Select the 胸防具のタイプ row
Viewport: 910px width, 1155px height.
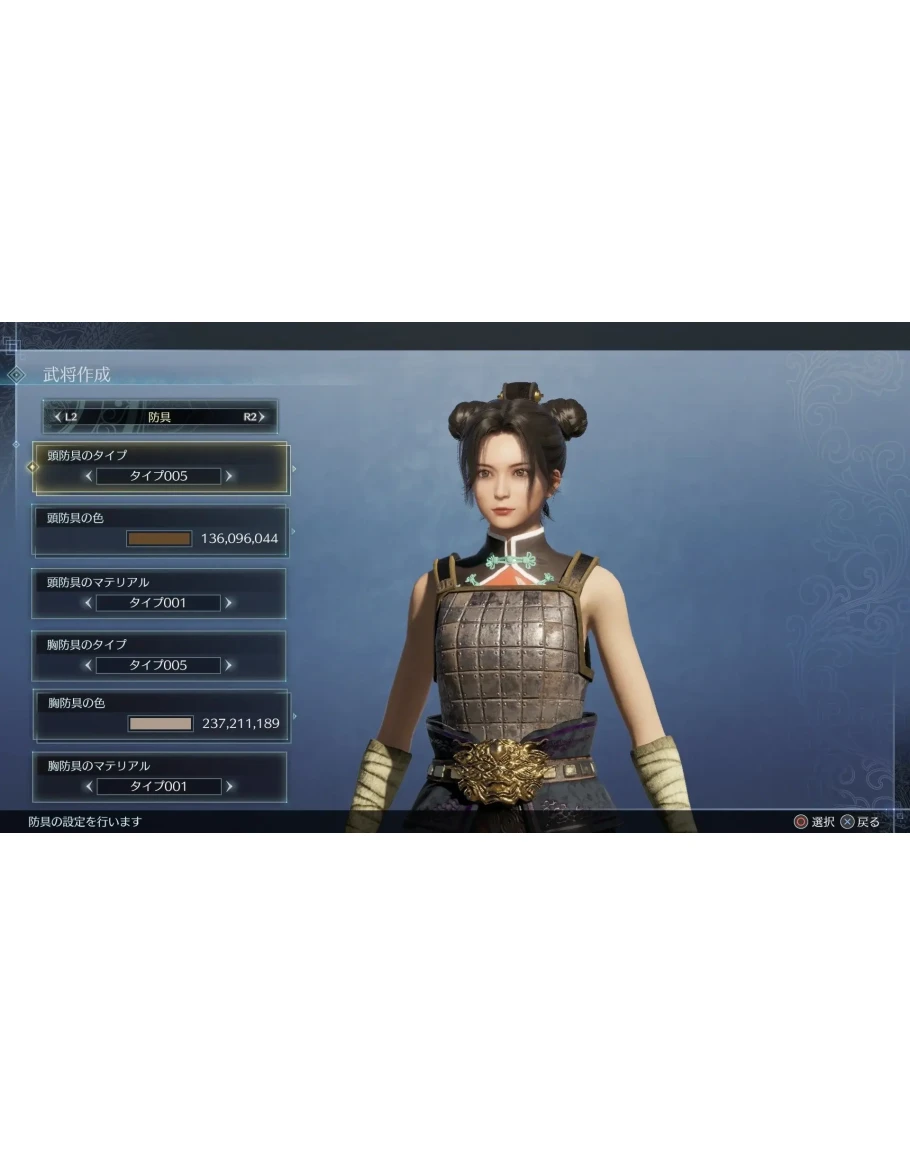160,645
